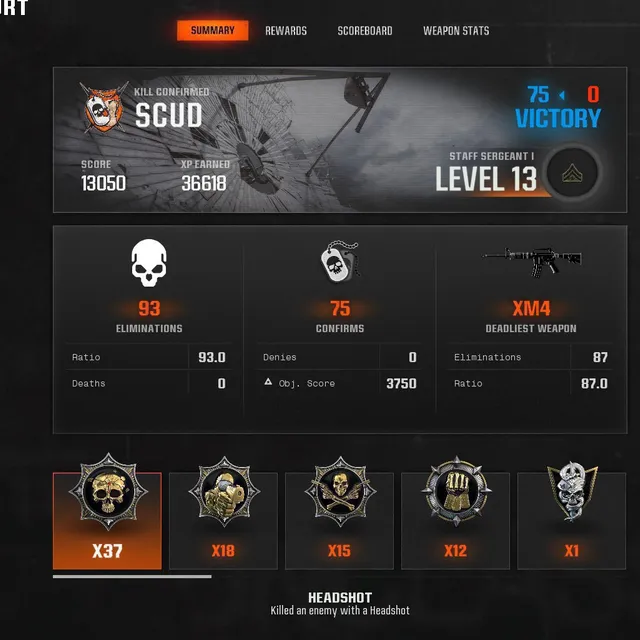This screenshot has height=640, width=640.
Task: Select the Headshot medal tile x37
Action: [x=107, y=520]
